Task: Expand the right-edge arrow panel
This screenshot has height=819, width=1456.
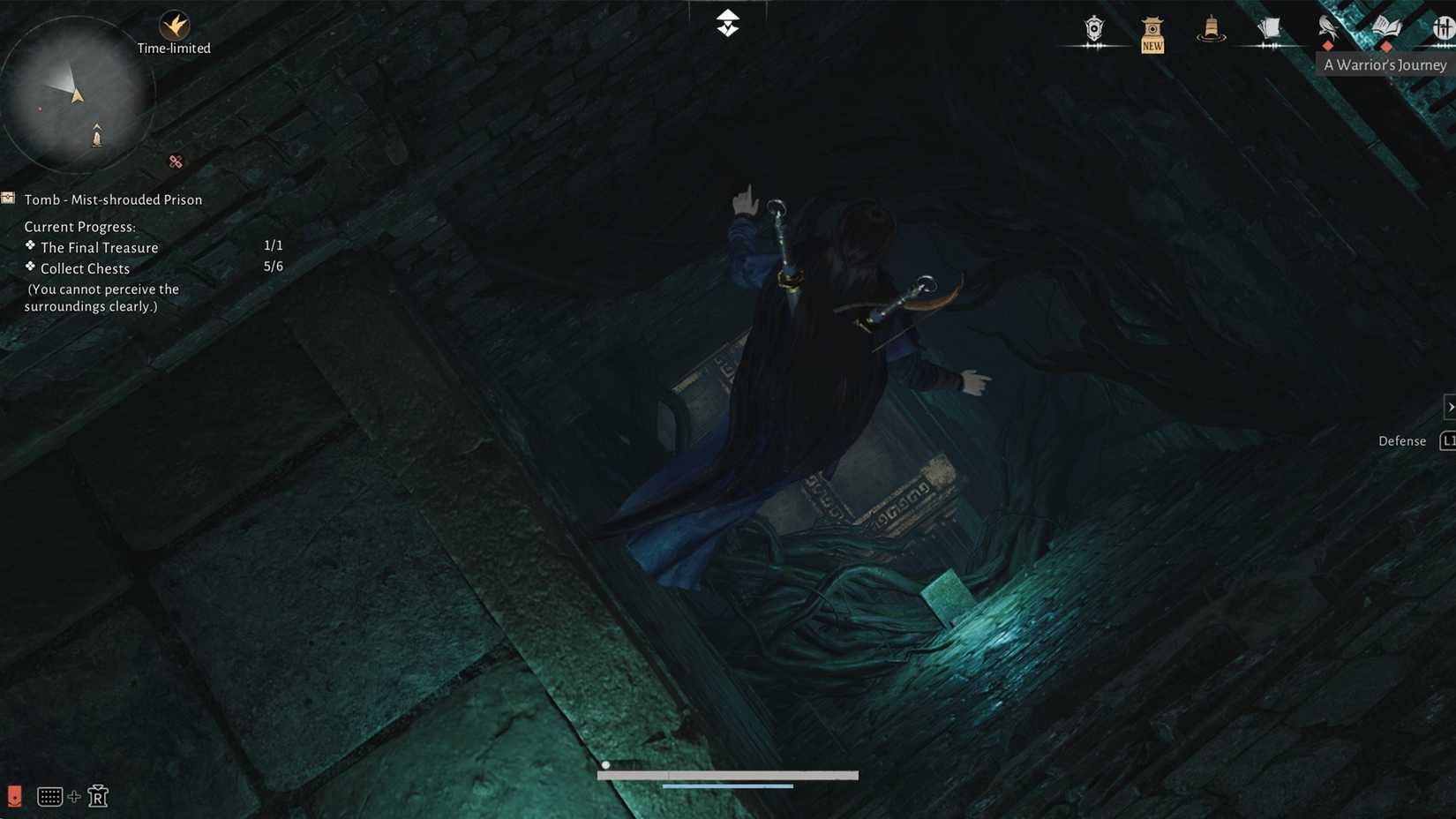Action: click(x=1450, y=407)
